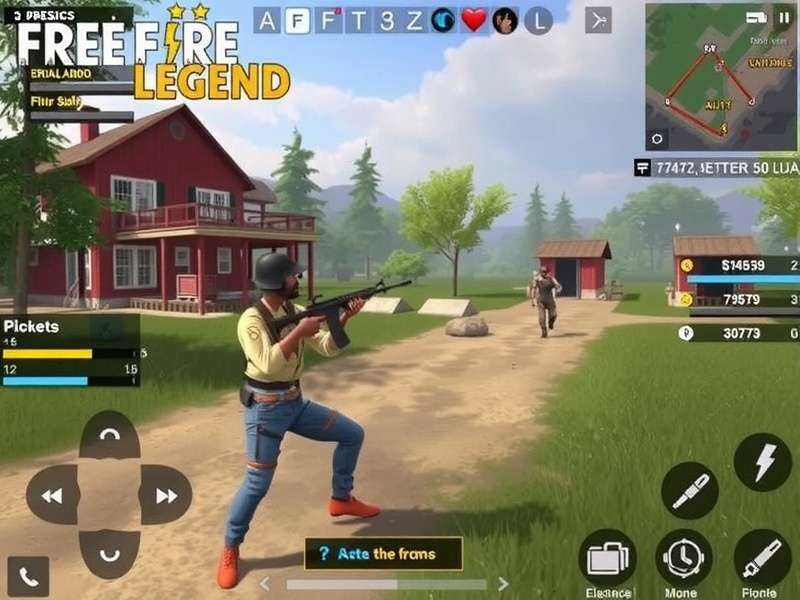The width and height of the screenshot is (800, 600).
Task: Select the highlighted white F slot
Action: 297,20
